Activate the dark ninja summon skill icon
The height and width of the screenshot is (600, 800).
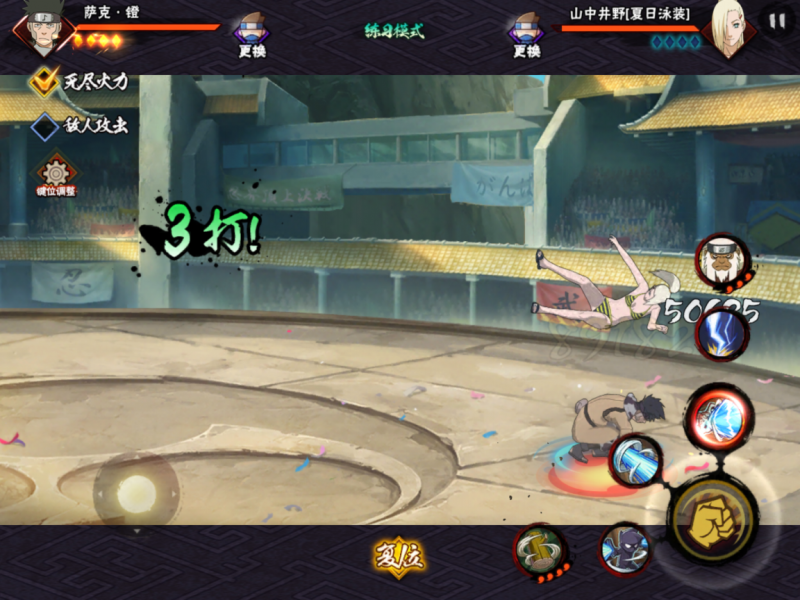pos(625,550)
